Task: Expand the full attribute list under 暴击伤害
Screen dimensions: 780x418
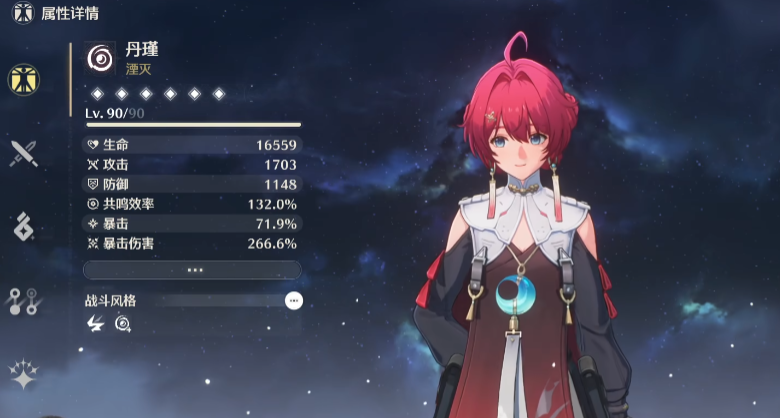Action: (x=192, y=270)
